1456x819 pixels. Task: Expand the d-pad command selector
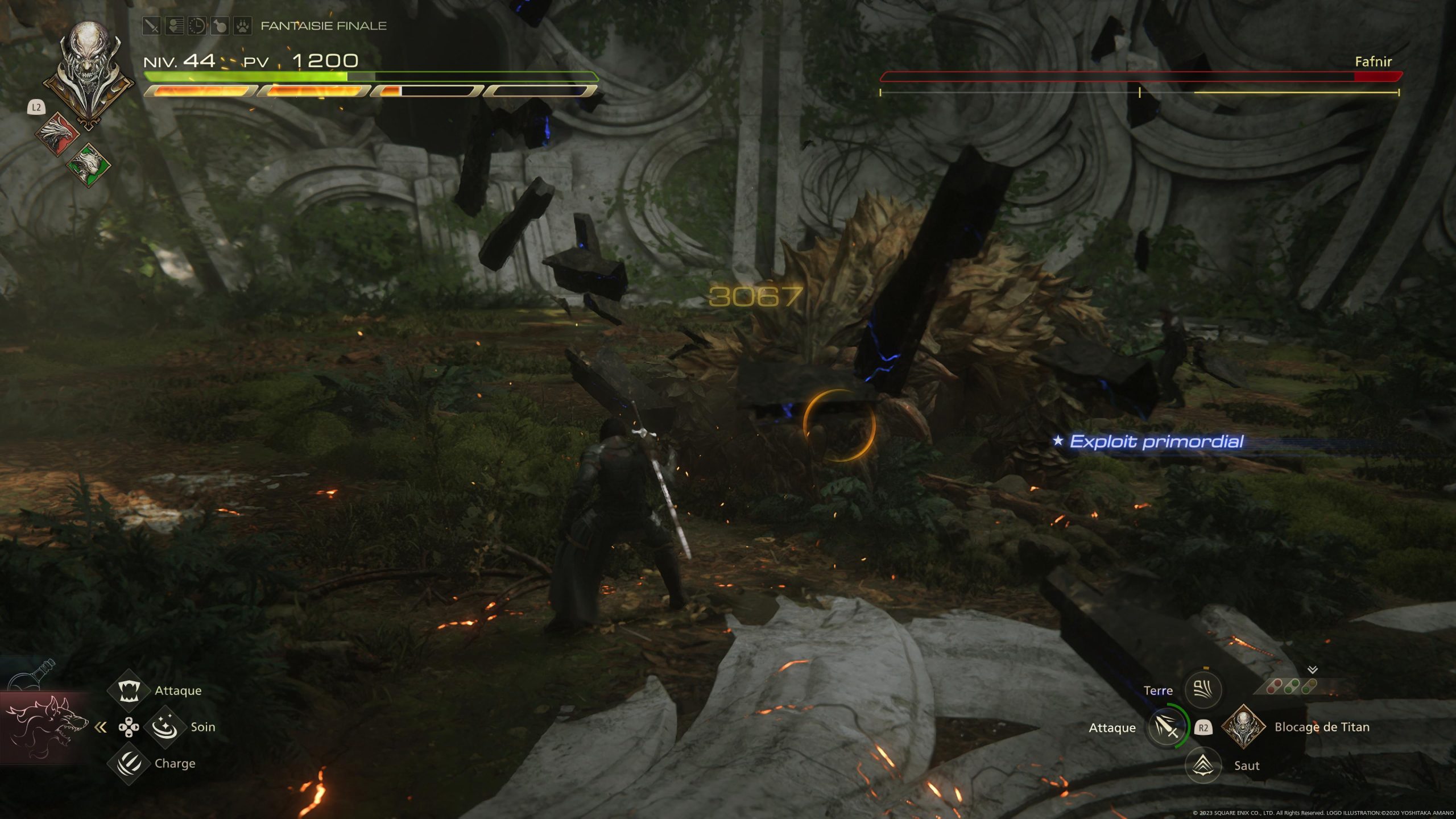128,727
